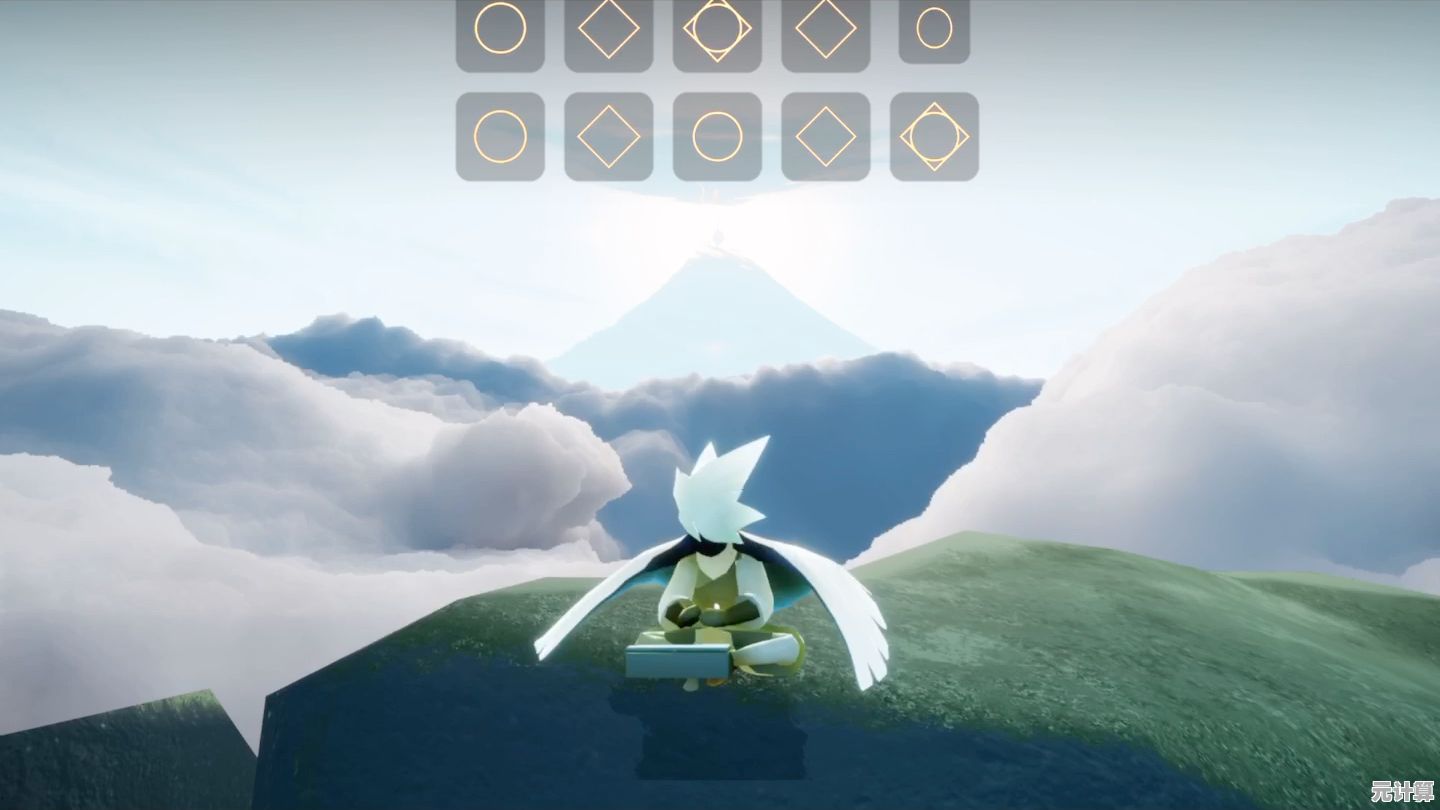
Task: Tap the diamond key flanked by two plain circles
Action: coord(609,137)
